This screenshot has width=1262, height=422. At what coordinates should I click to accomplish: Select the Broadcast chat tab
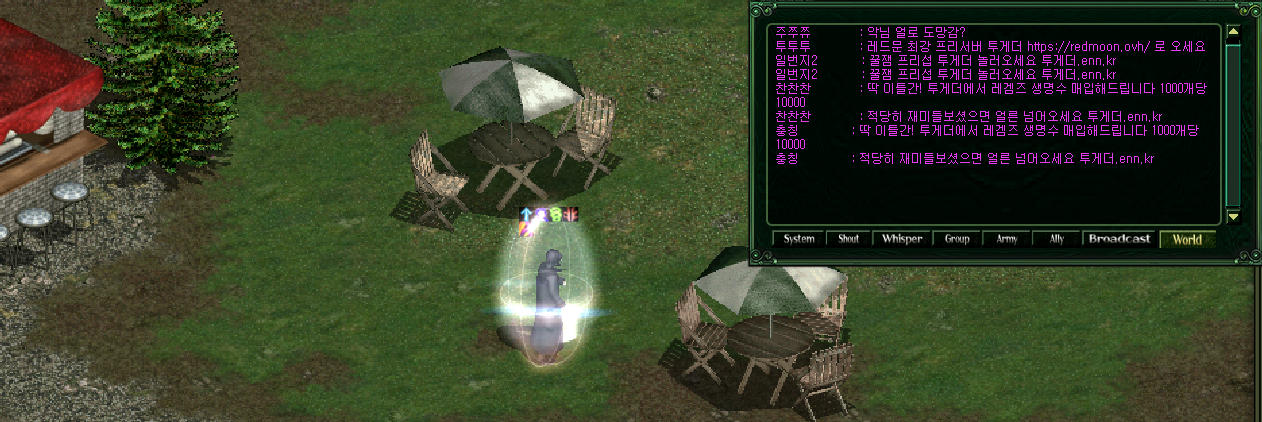tap(1120, 240)
